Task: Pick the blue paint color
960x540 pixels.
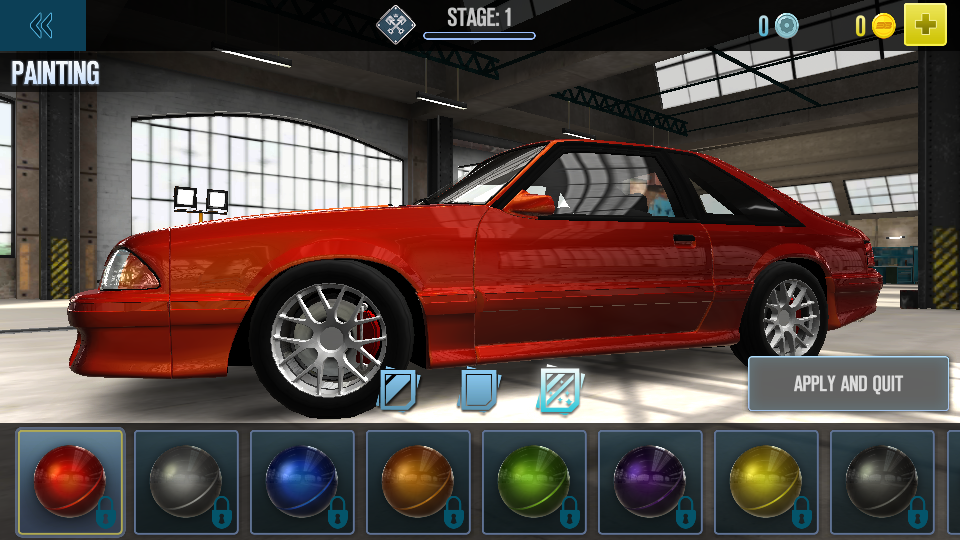Action: (302, 481)
